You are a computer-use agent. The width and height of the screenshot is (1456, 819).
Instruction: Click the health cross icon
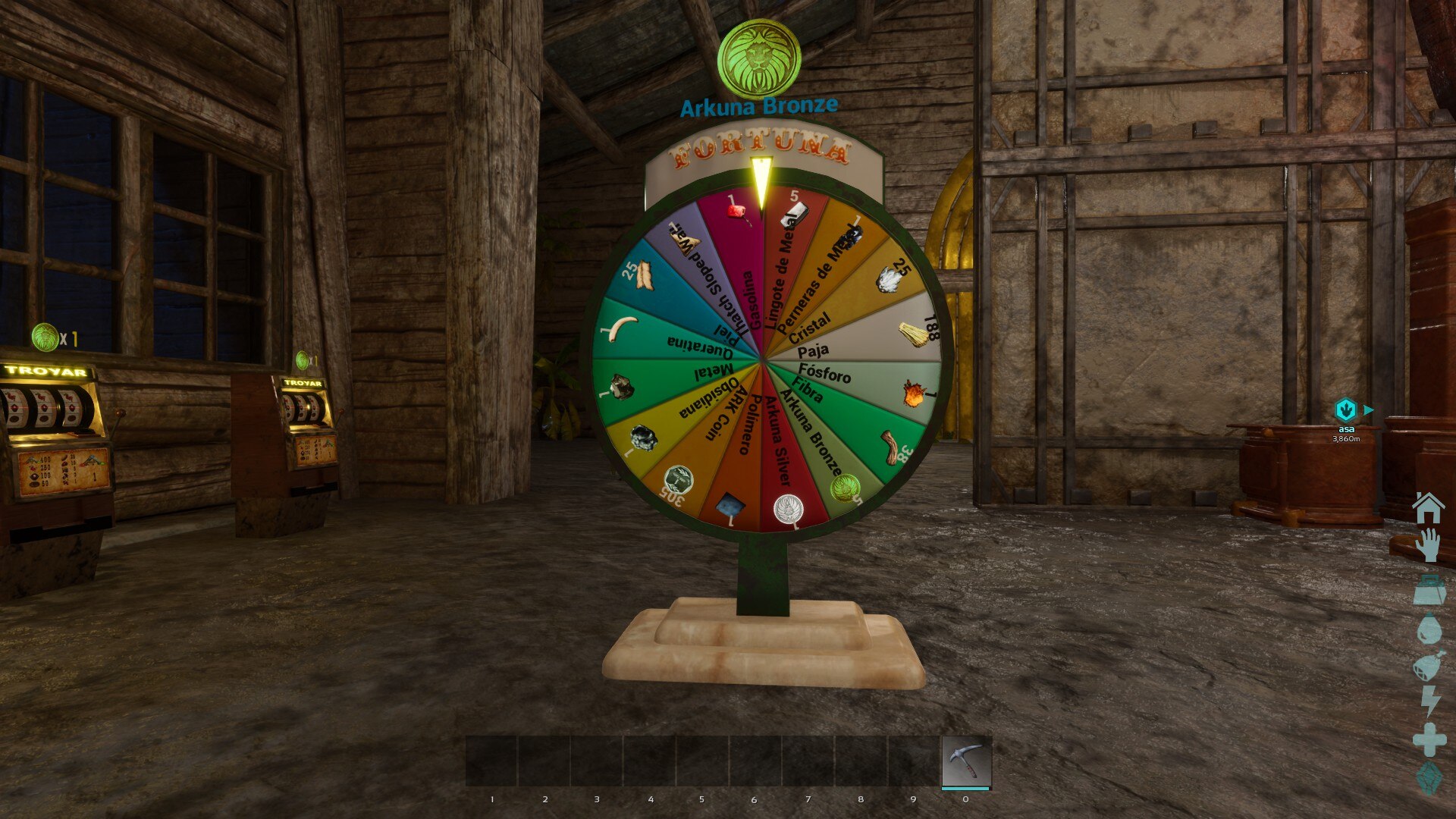coord(1429,739)
